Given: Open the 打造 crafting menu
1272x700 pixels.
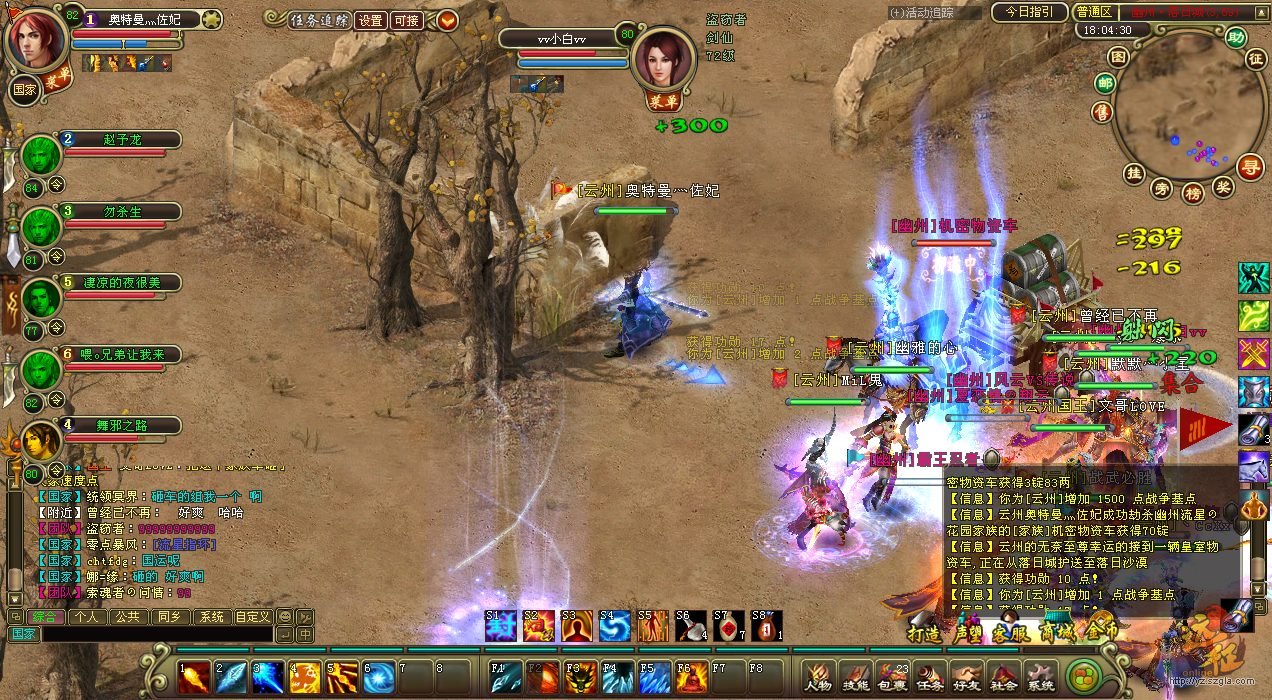Looking at the screenshot, I should (923, 632).
